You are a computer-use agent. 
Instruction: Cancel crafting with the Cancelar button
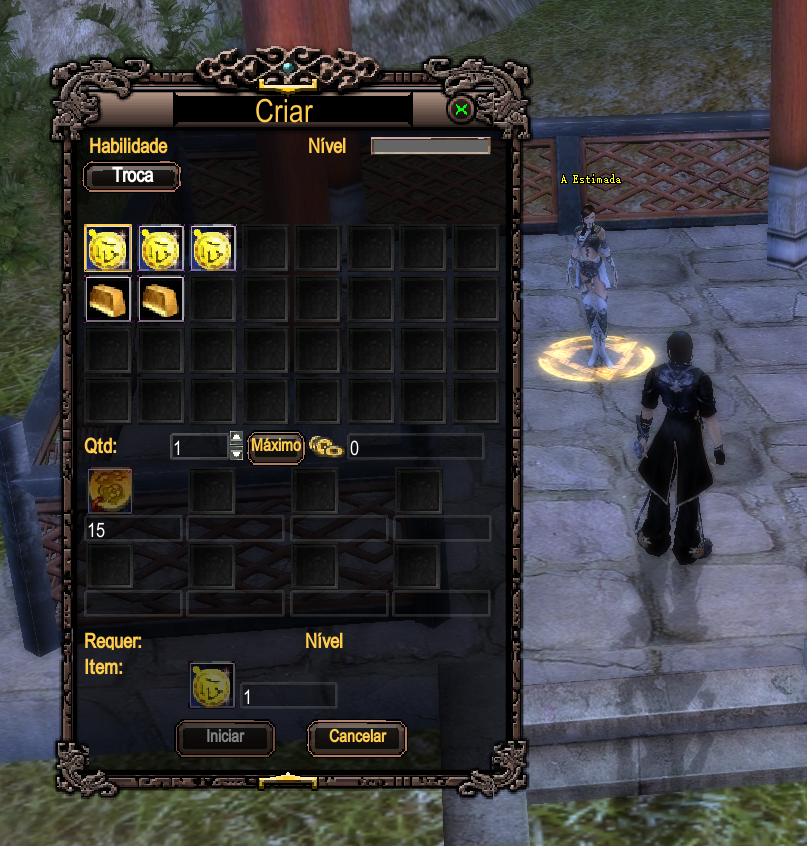pos(357,737)
